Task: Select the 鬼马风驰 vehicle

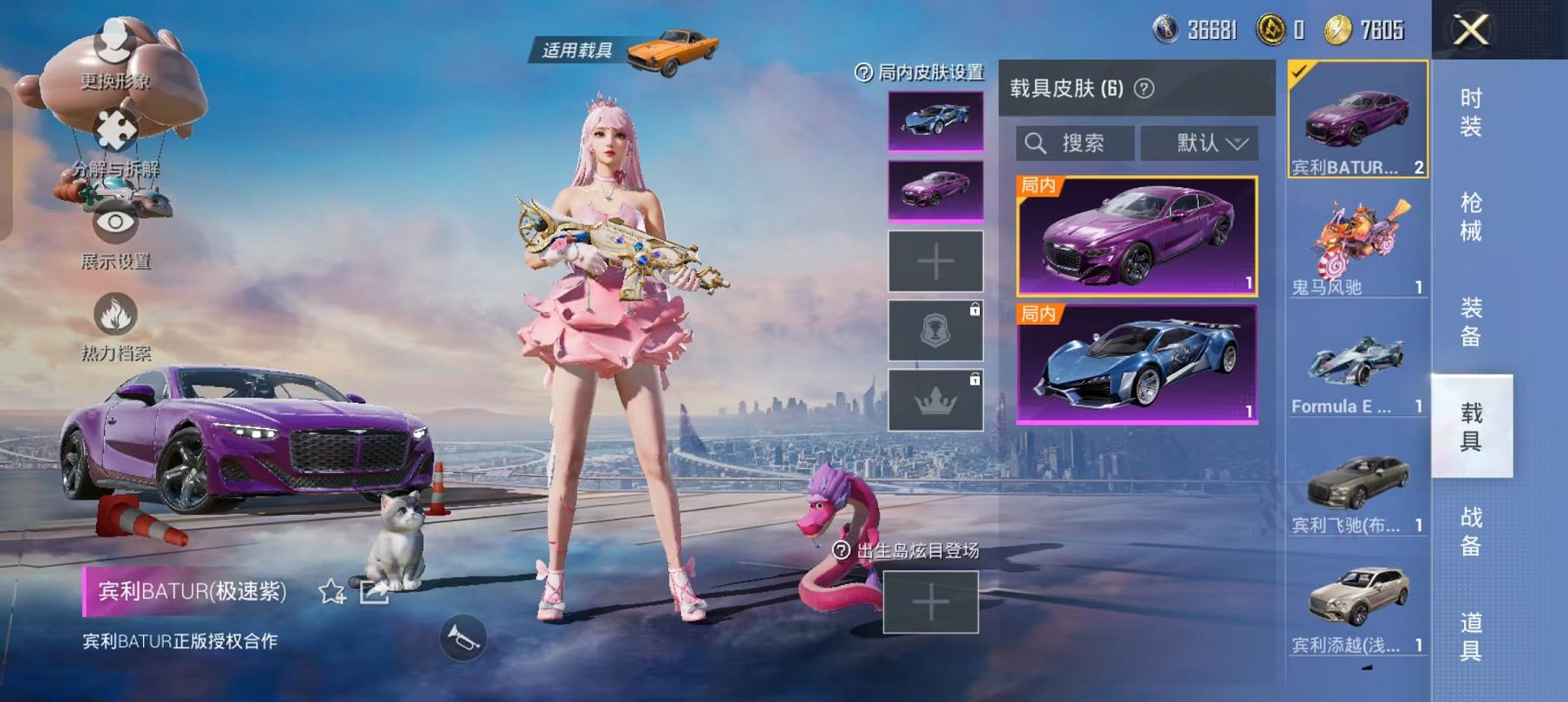Action: [1357, 243]
